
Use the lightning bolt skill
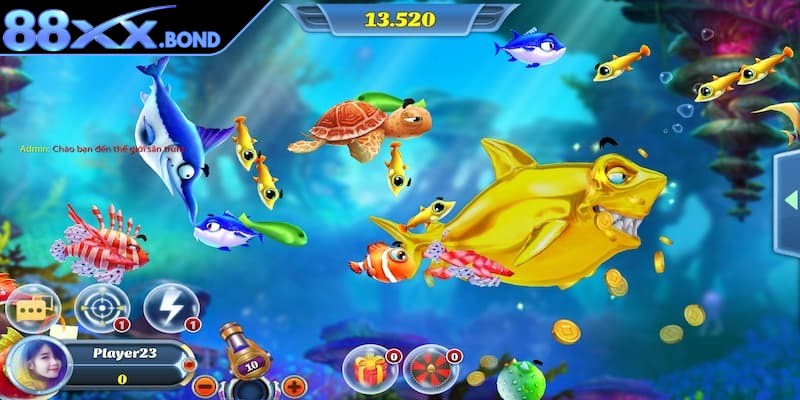point(170,307)
